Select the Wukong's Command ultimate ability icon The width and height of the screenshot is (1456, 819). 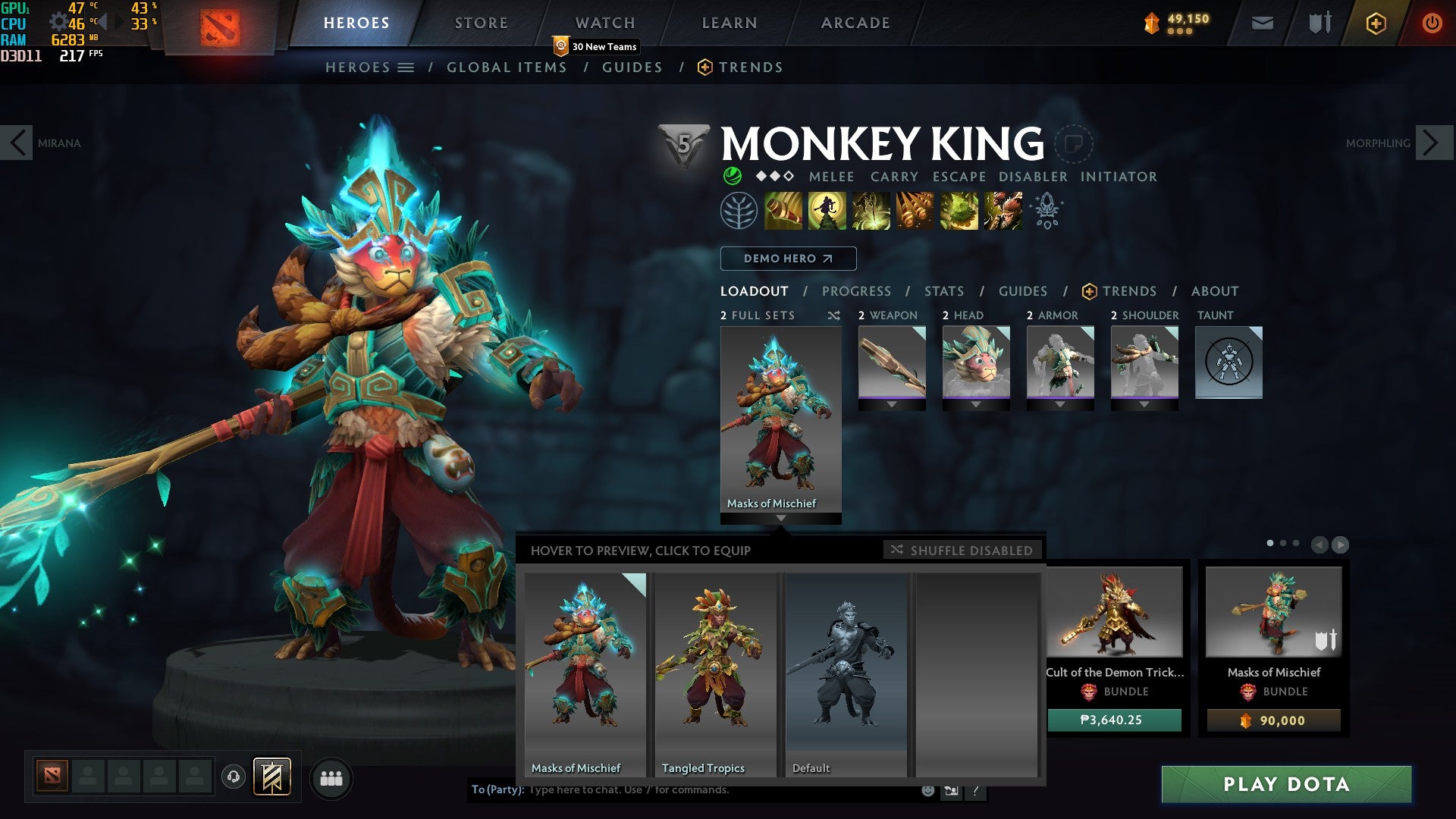click(1003, 212)
